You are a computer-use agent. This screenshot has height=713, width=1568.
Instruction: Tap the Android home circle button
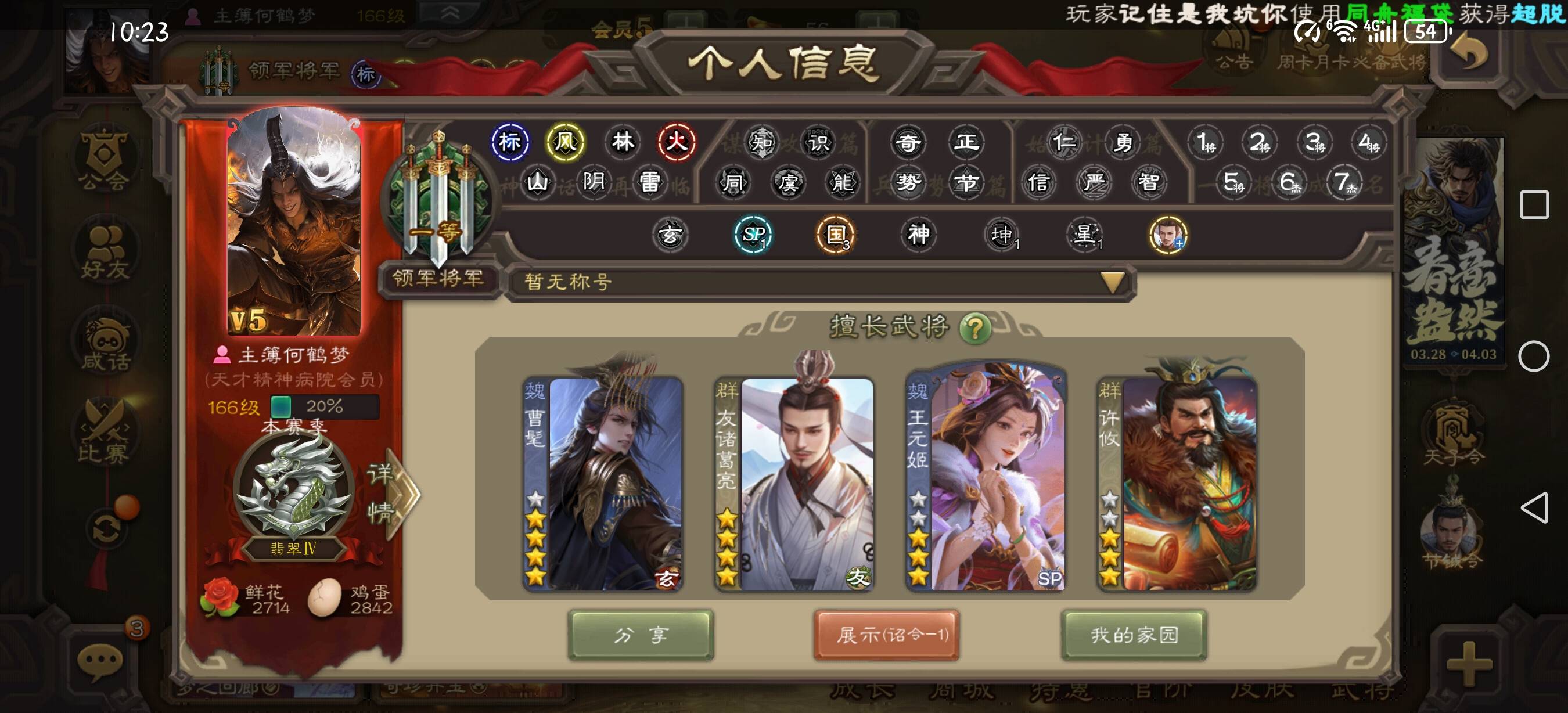[1533, 356]
